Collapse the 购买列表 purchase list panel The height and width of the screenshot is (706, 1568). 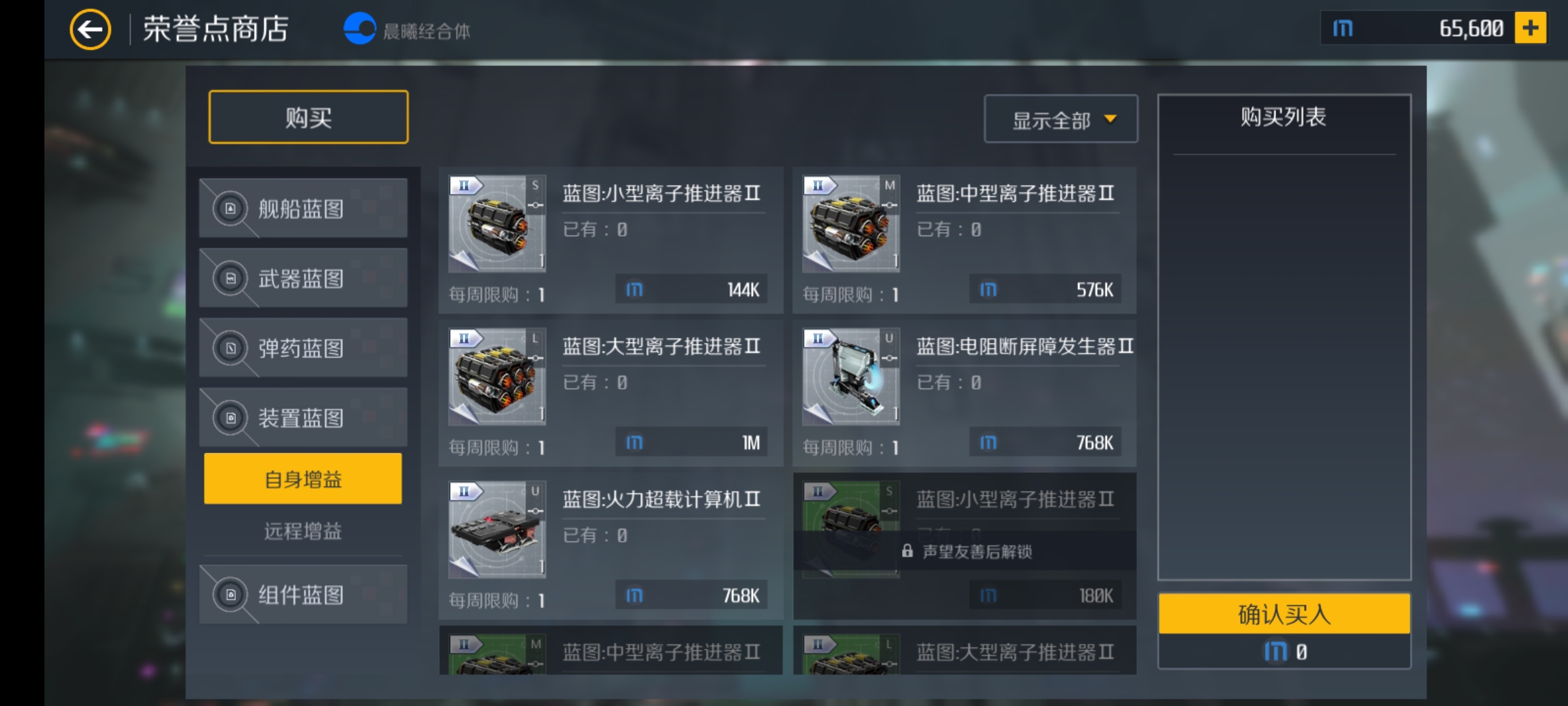pyautogui.click(x=1282, y=119)
